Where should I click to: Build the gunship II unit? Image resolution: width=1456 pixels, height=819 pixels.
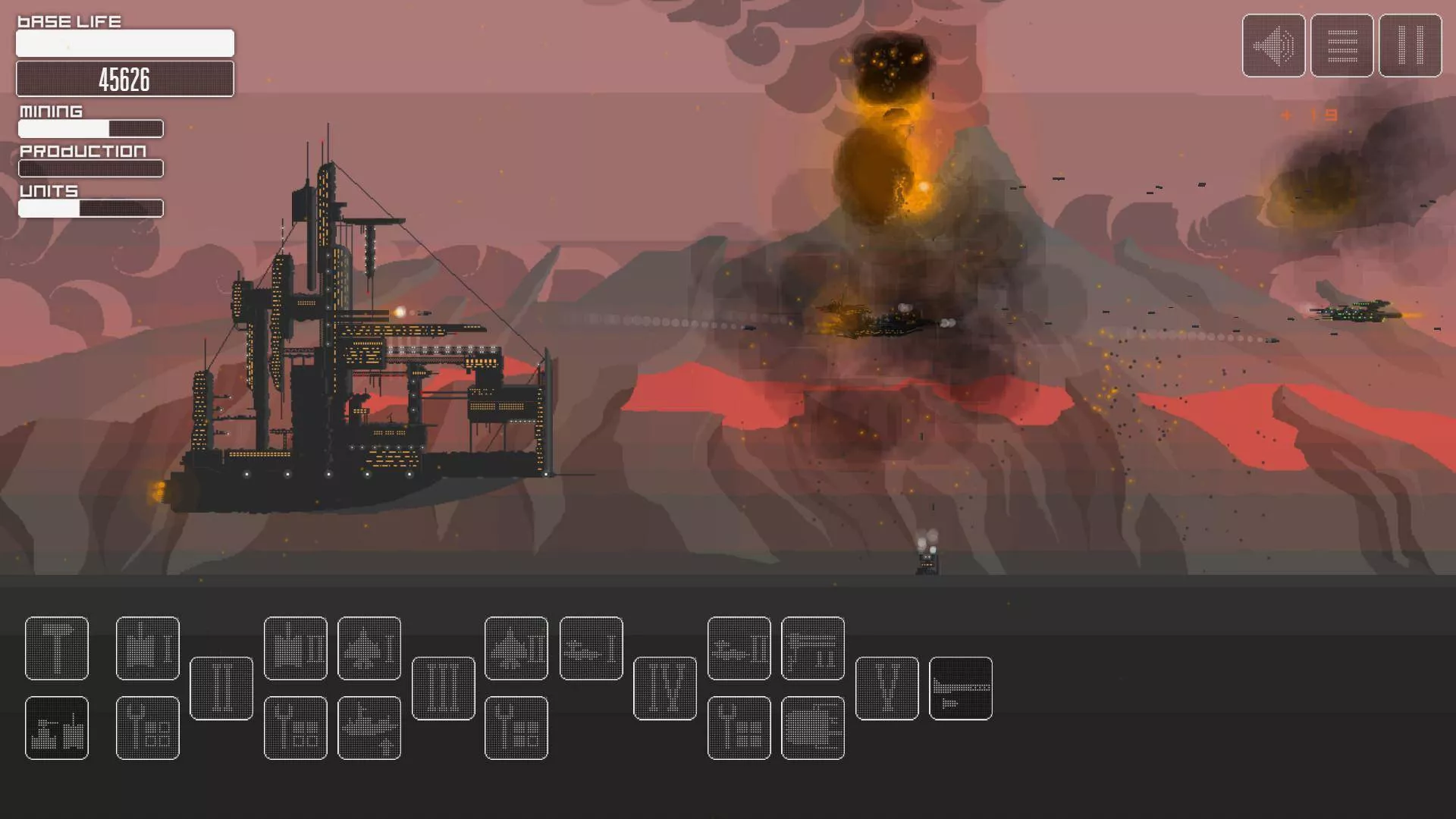point(739,648)
